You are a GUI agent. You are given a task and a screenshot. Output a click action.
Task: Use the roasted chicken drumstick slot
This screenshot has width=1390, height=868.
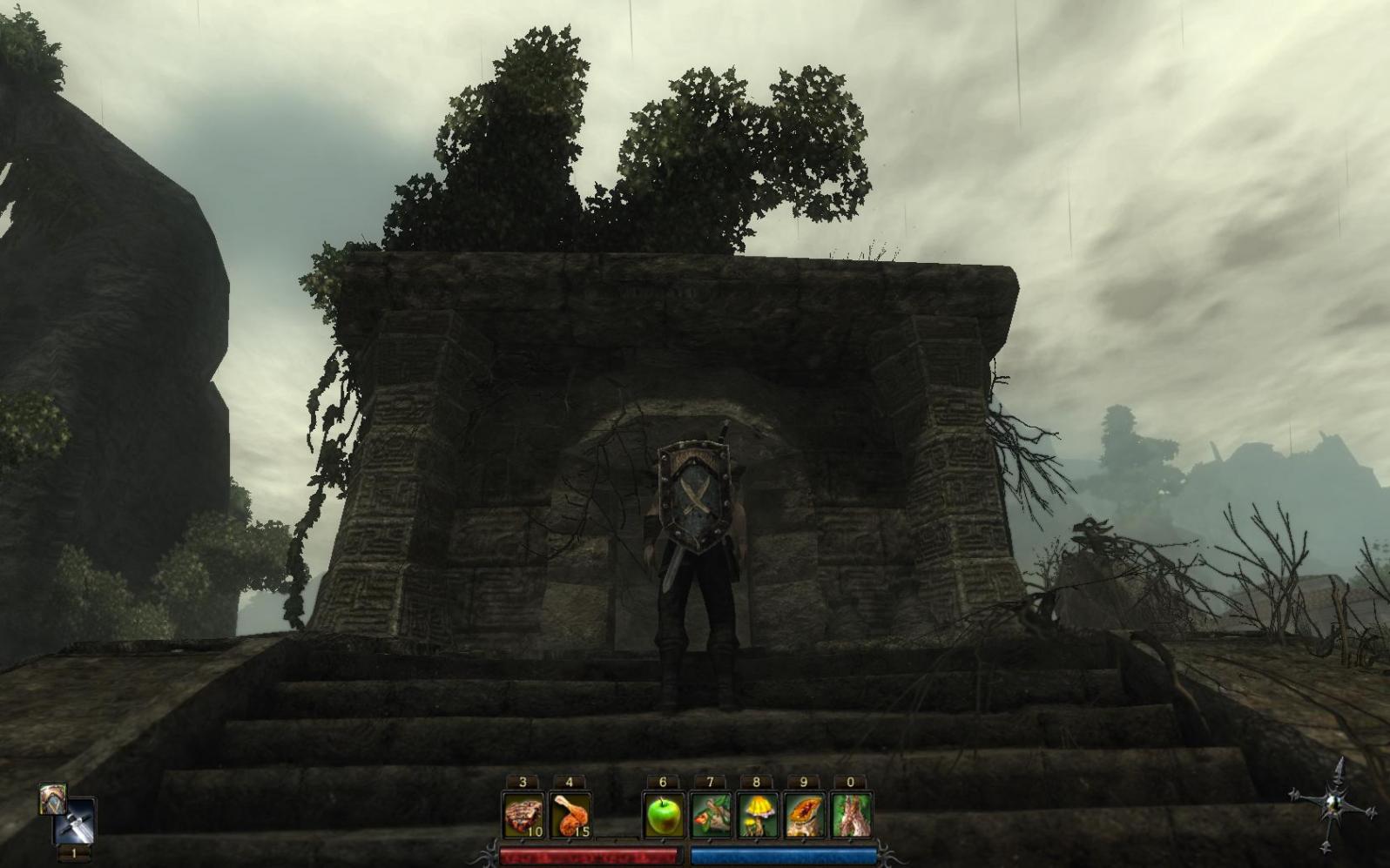click(x=570, y=817)
